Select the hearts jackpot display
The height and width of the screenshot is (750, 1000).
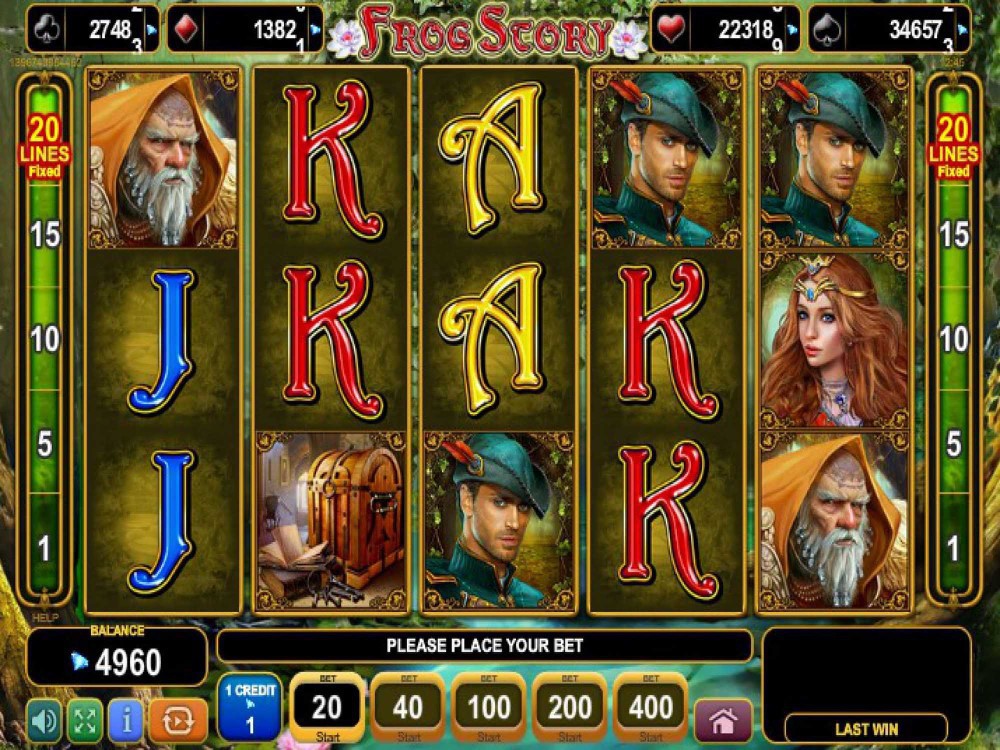pos(726,29)
